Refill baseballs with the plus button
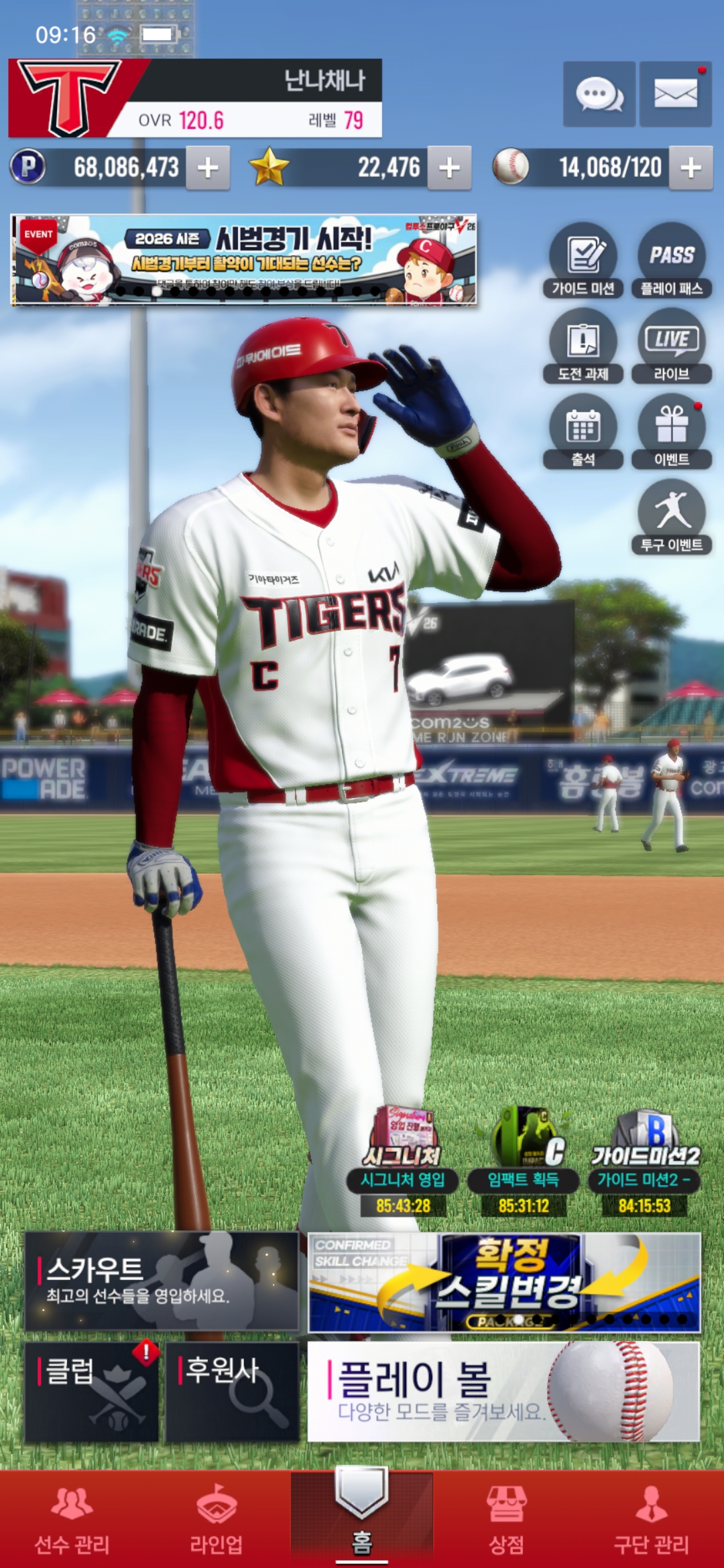 pos(690,168)
